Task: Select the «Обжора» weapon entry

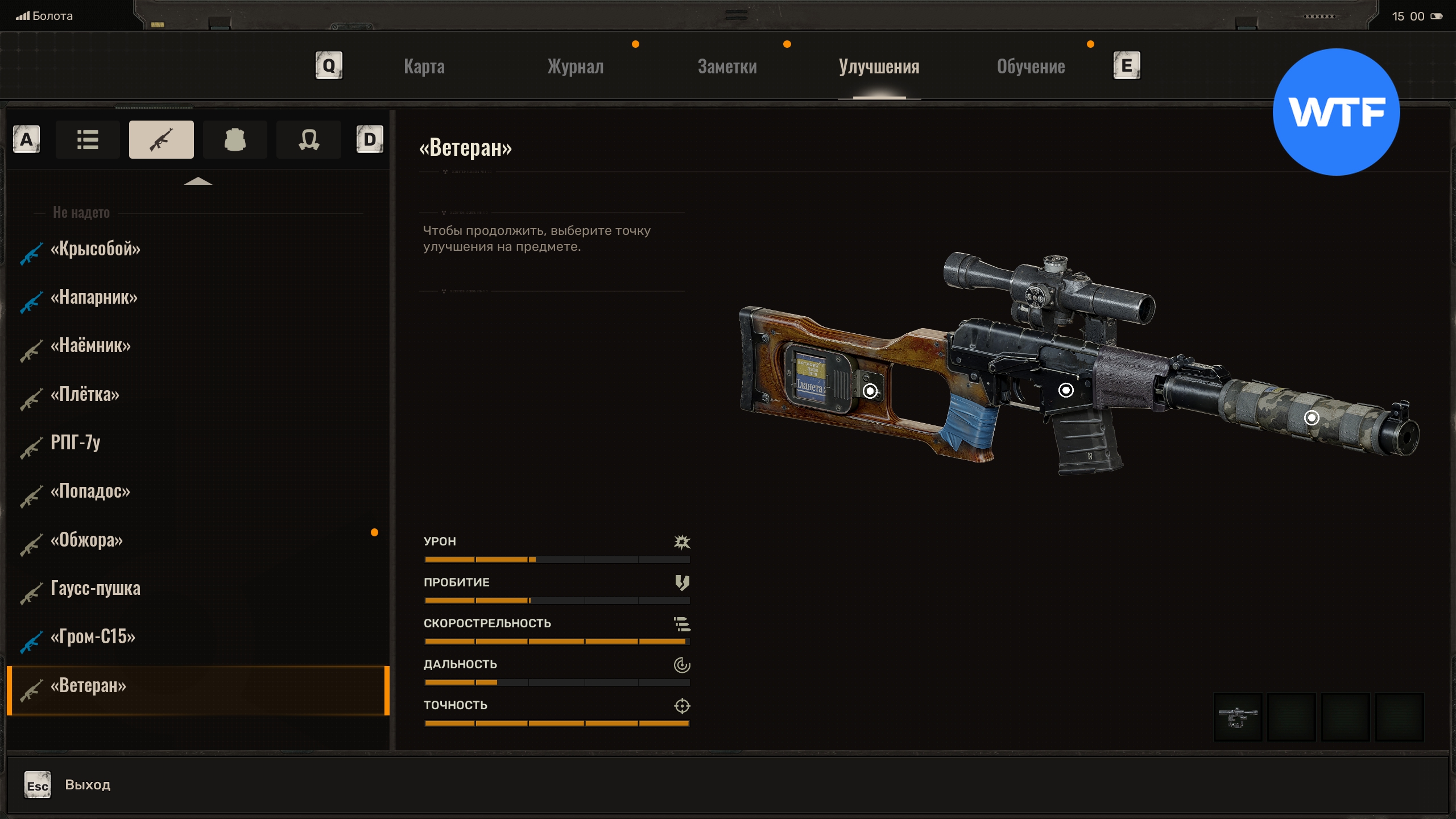Action: [x=86, y=540]
